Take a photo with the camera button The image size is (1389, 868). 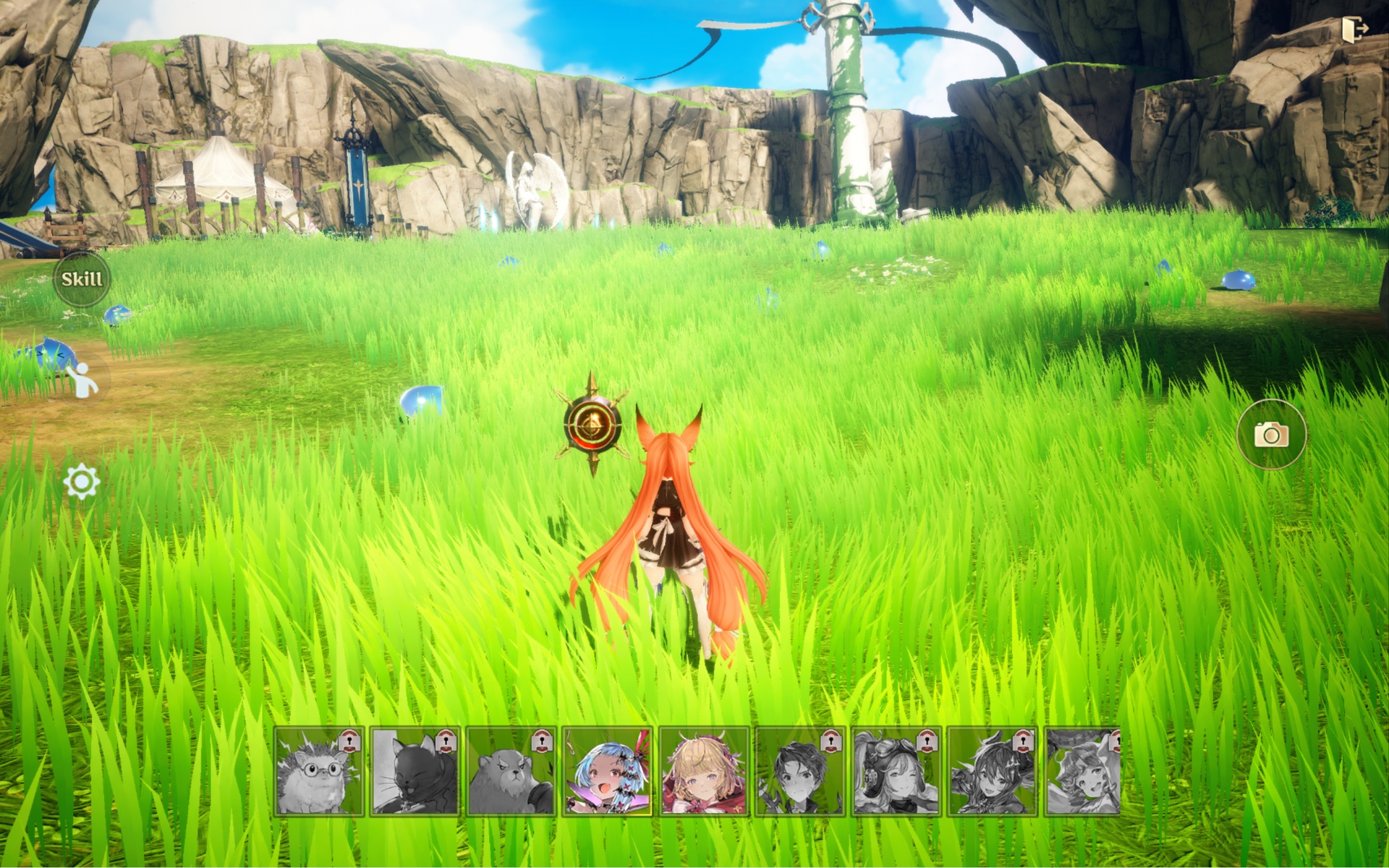pyautogui.click(x=1271, y=434)
